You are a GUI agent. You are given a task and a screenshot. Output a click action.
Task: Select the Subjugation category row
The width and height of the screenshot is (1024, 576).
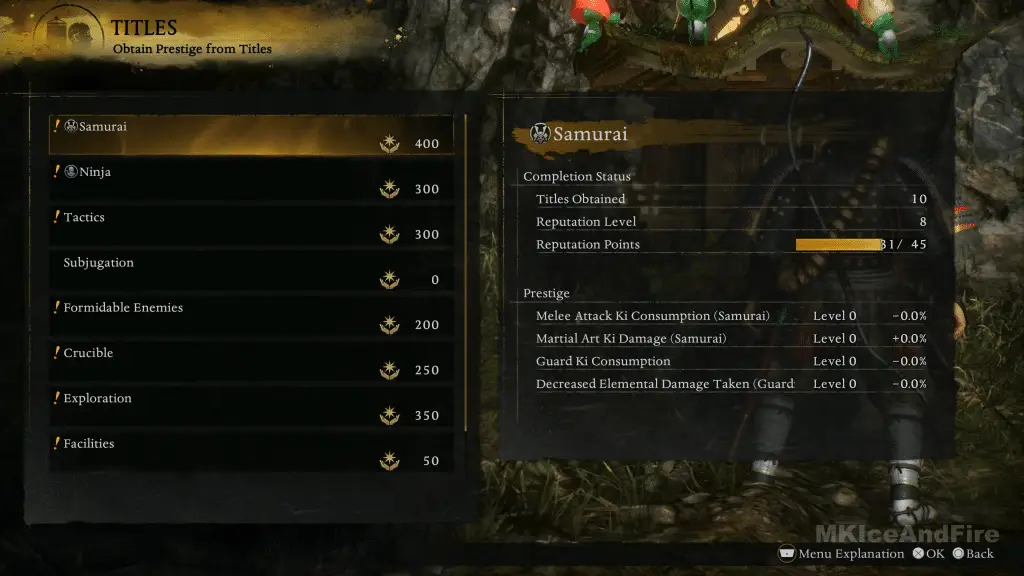[250, 270]
